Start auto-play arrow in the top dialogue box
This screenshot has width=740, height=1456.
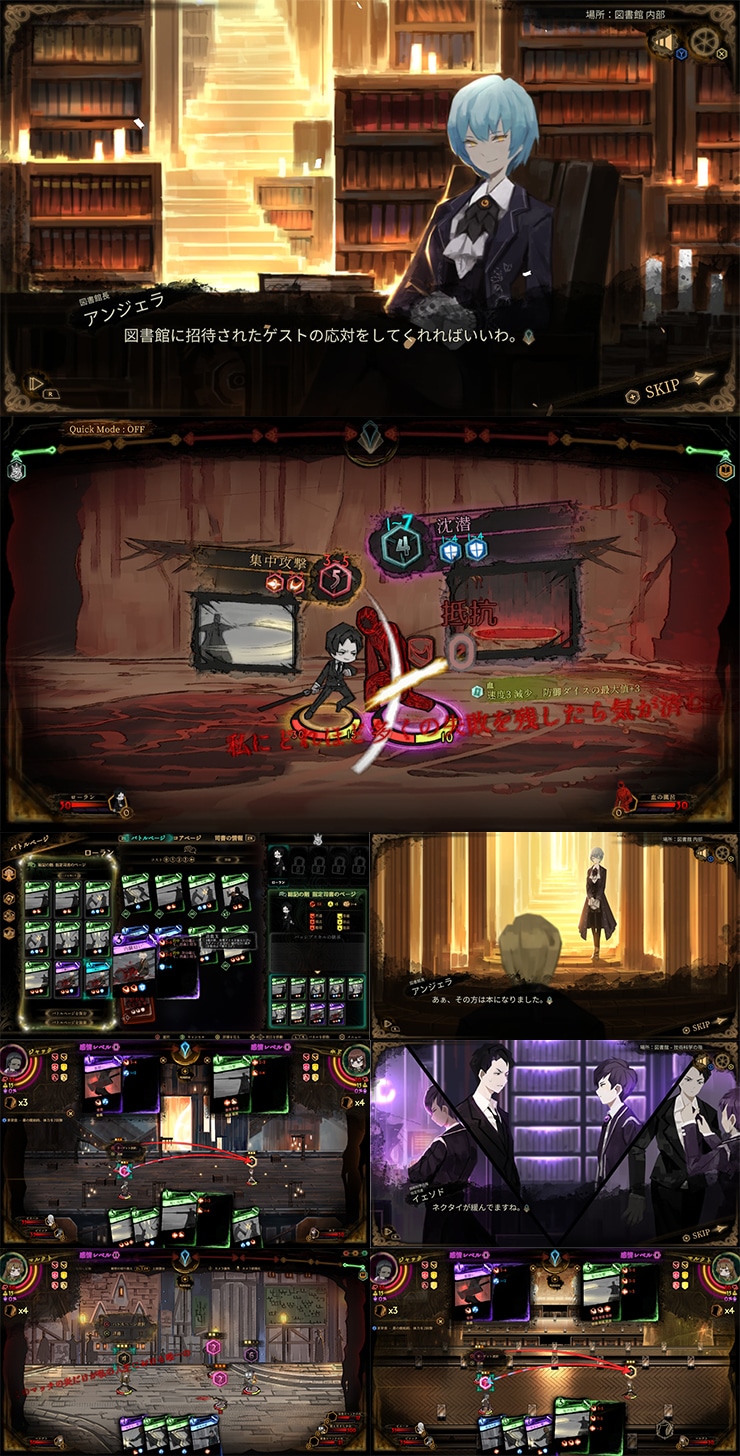(x=37, y=381)
